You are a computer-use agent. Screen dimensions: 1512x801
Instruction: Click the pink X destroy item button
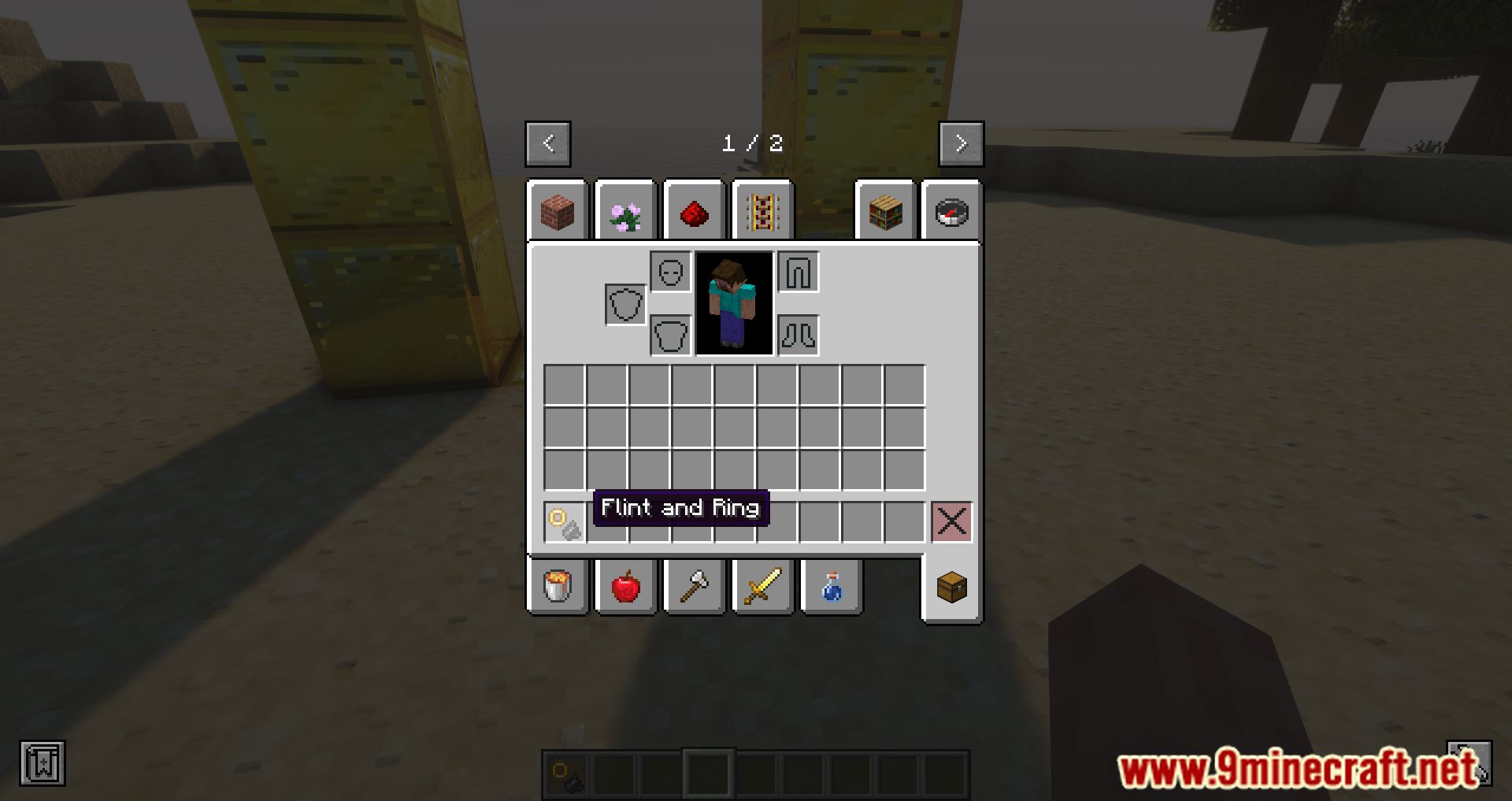tap(951, 521)
